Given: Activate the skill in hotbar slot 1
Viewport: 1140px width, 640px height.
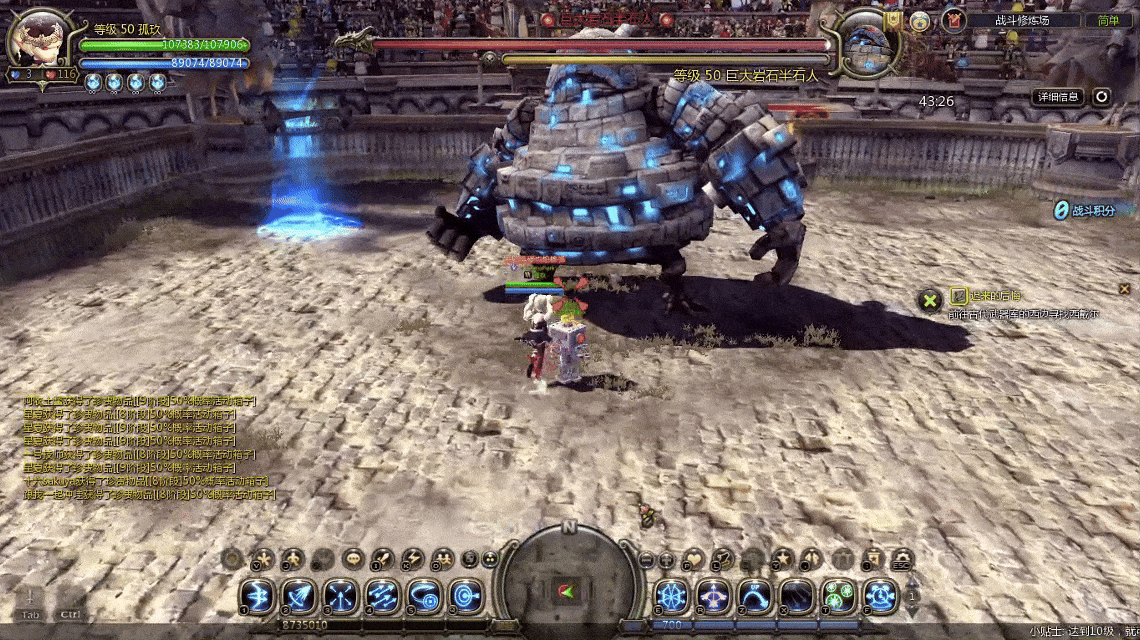Looking at the screenshot, I should click(x=256, y=596).
